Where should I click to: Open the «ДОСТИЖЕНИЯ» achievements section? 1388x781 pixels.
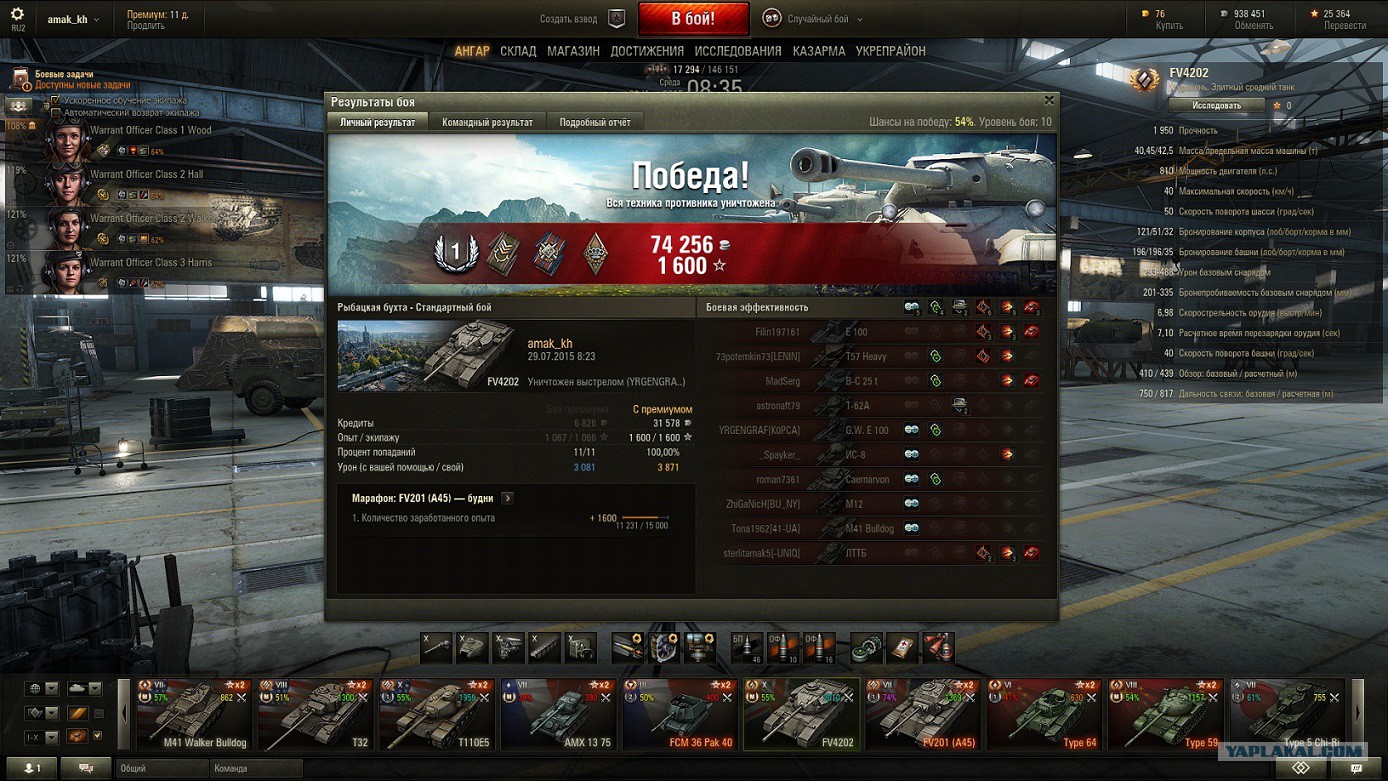(647, 51)
